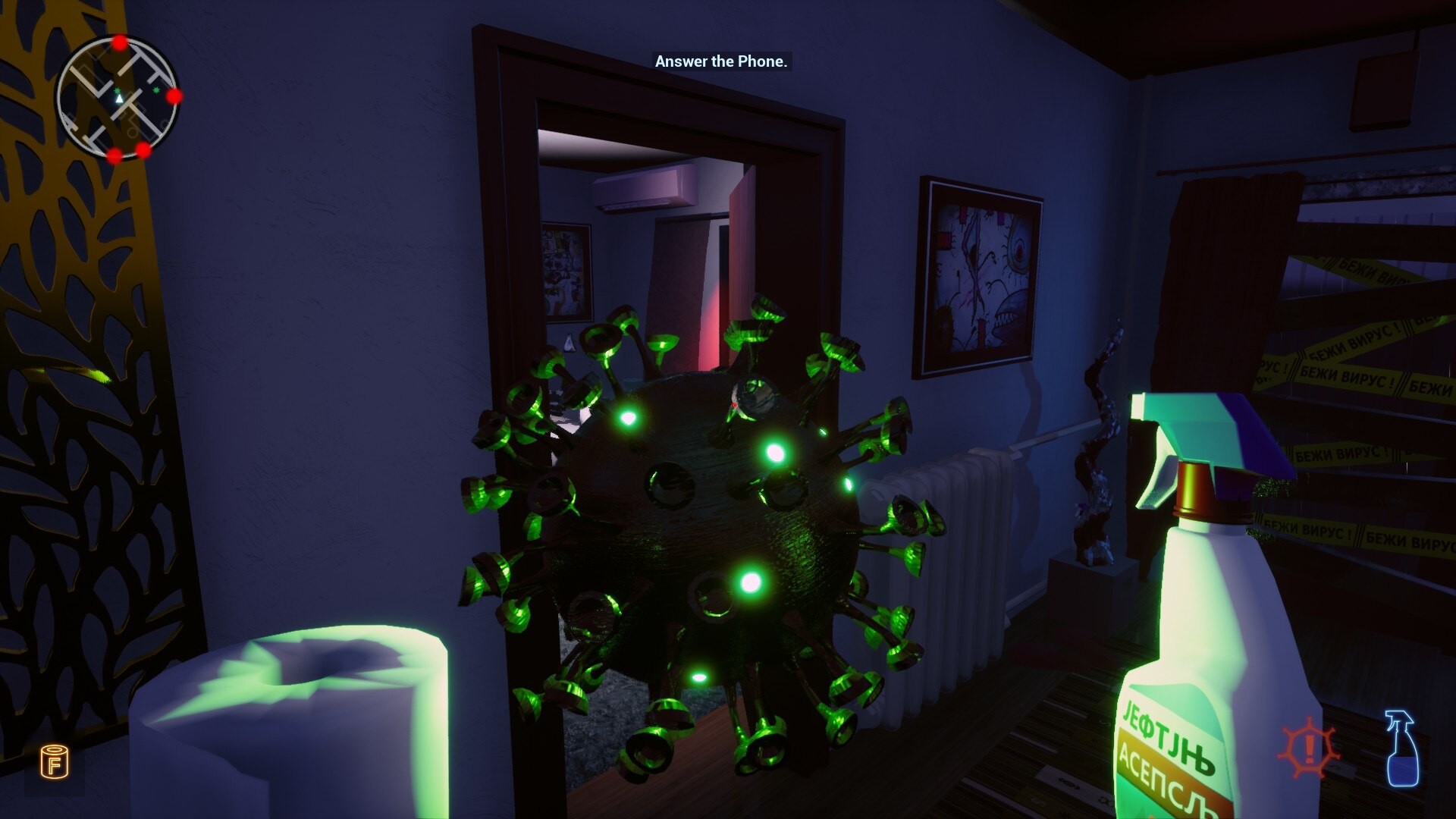This screenshot has width=1456, height=819.
Task: Click the top red enemy dot on minimap
Action: (119, 43)
